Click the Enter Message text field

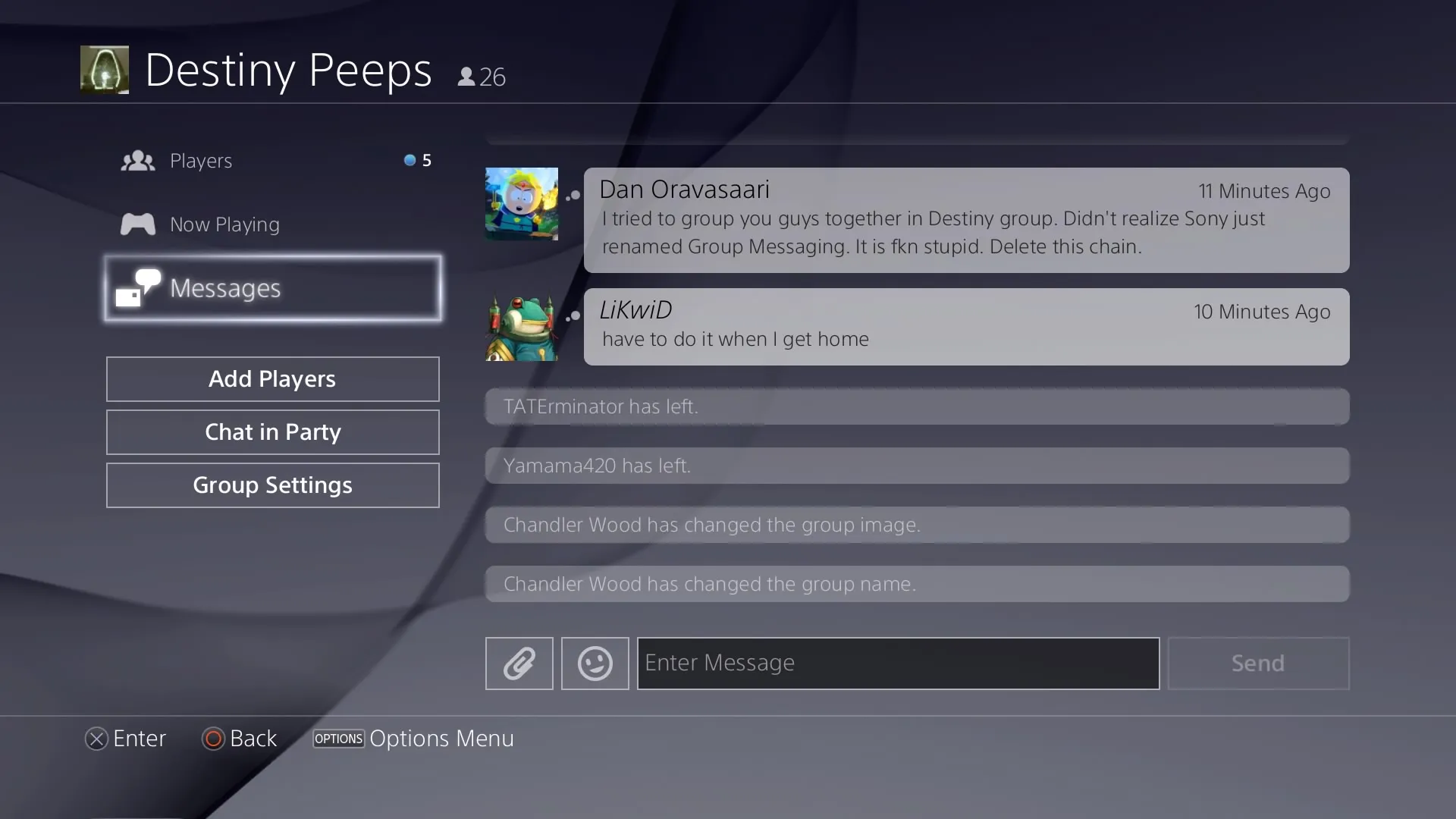pyautogui.click(x=898, y=663)
